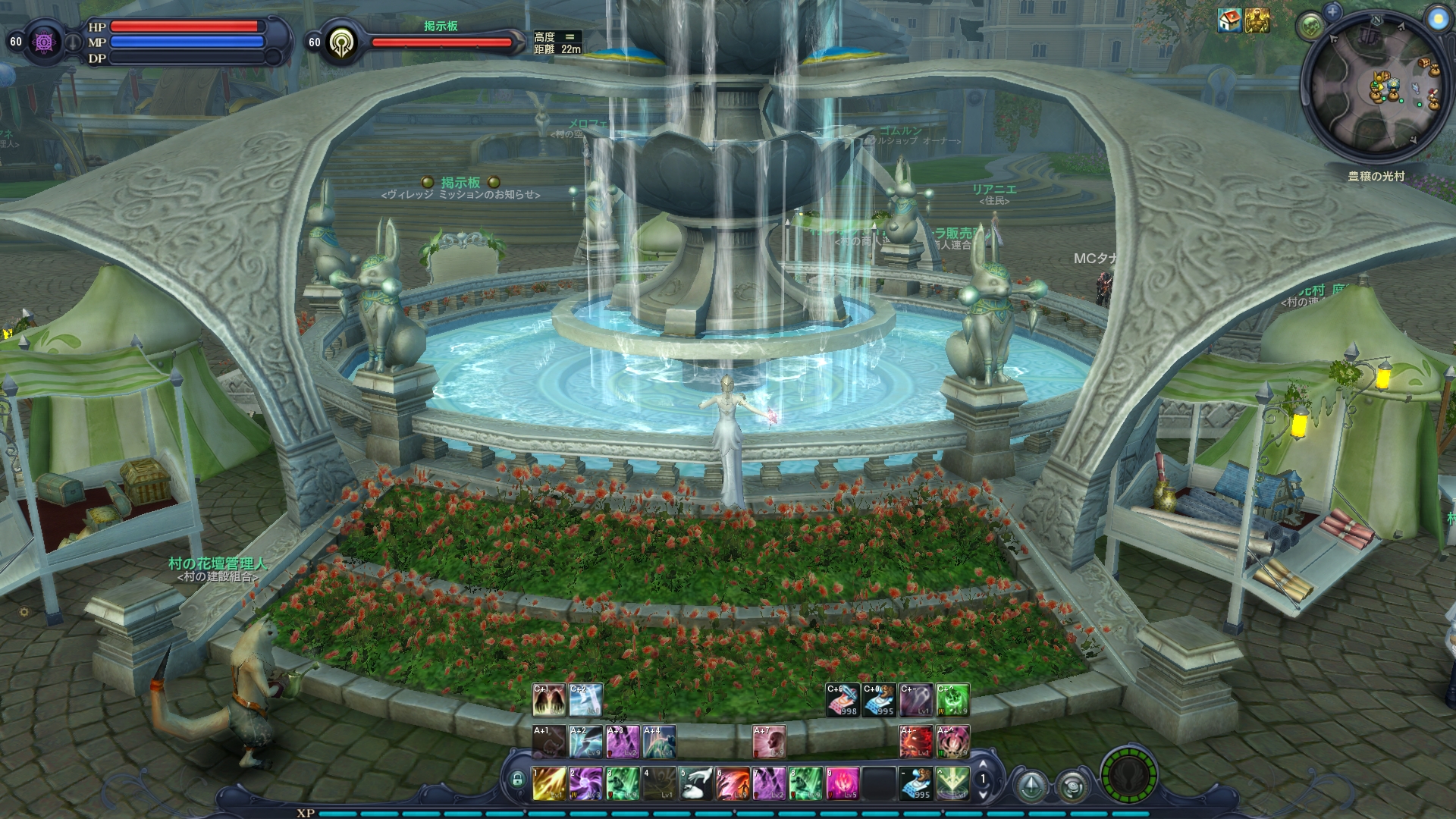Click the round ship emblem button

(x=1032, y=786)
